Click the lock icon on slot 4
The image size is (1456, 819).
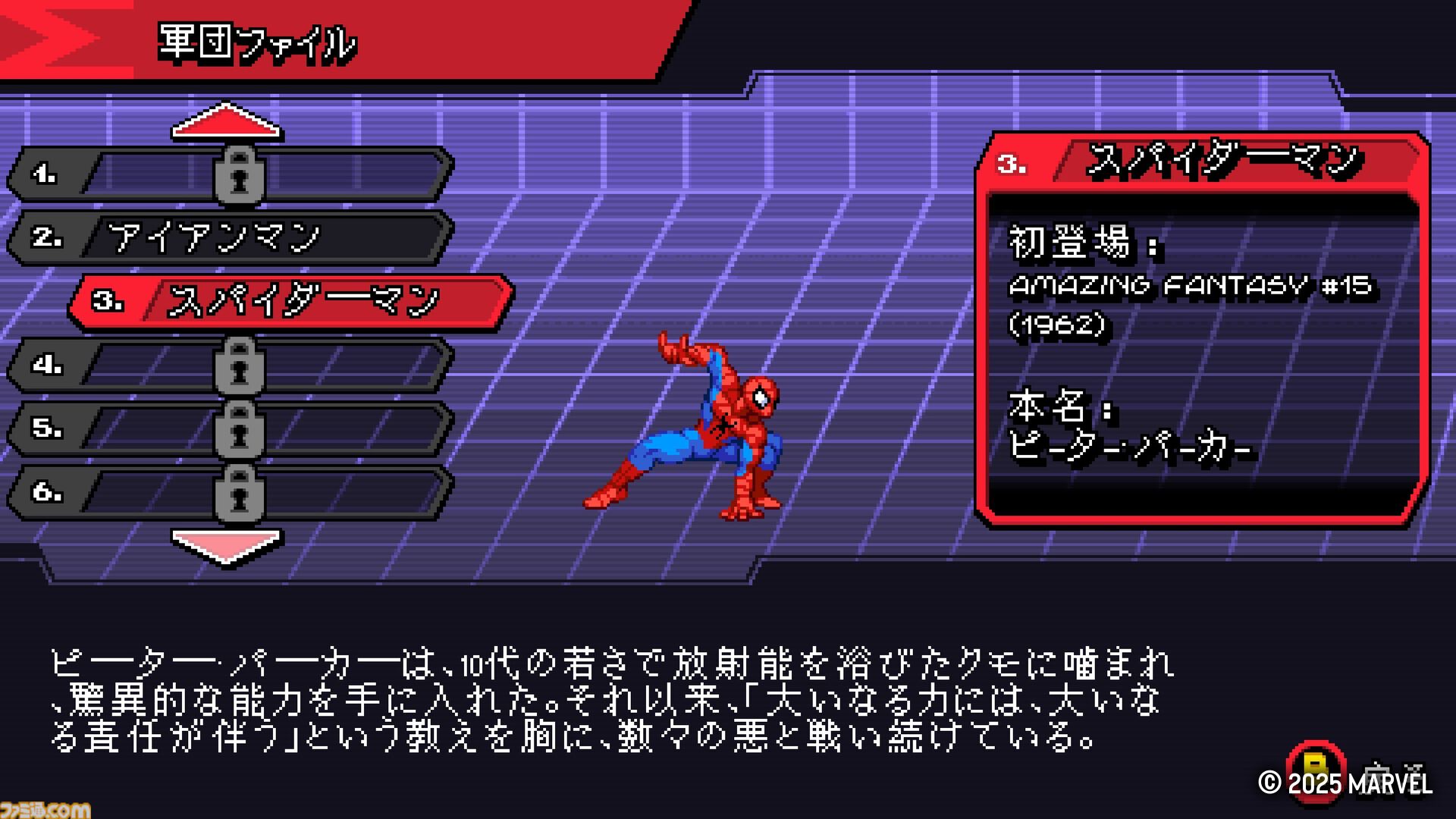pyautogui.click(x=241, y=365)
